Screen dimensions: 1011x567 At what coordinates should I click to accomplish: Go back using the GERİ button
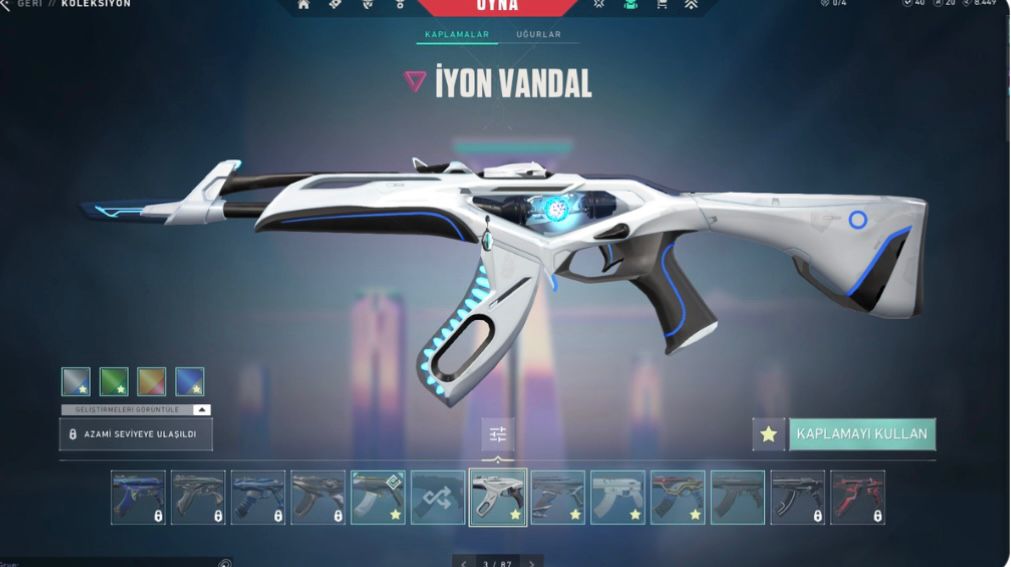click(x=30, y=4)
